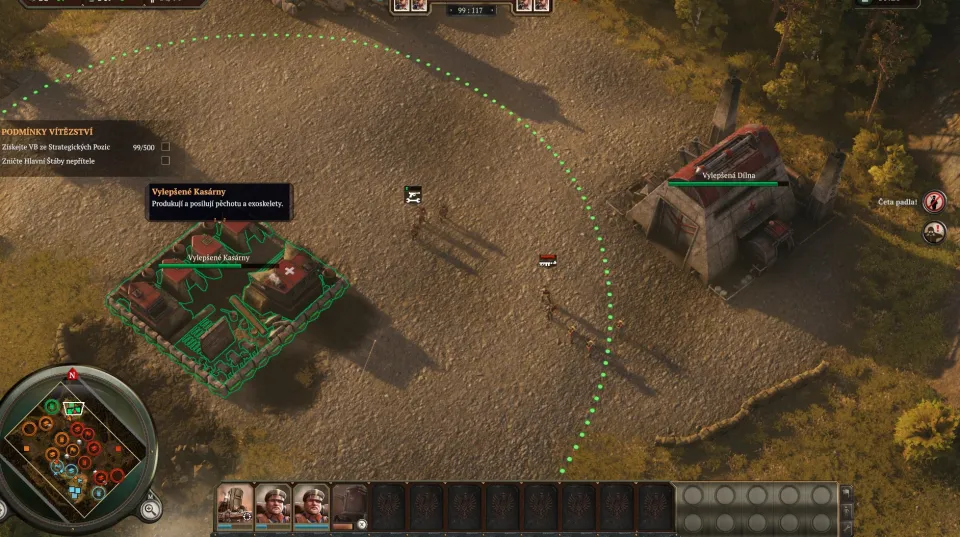Click the minimap magnifier zoom button
Viewport: 960px width, 537px height.
(x=149, y=509)
